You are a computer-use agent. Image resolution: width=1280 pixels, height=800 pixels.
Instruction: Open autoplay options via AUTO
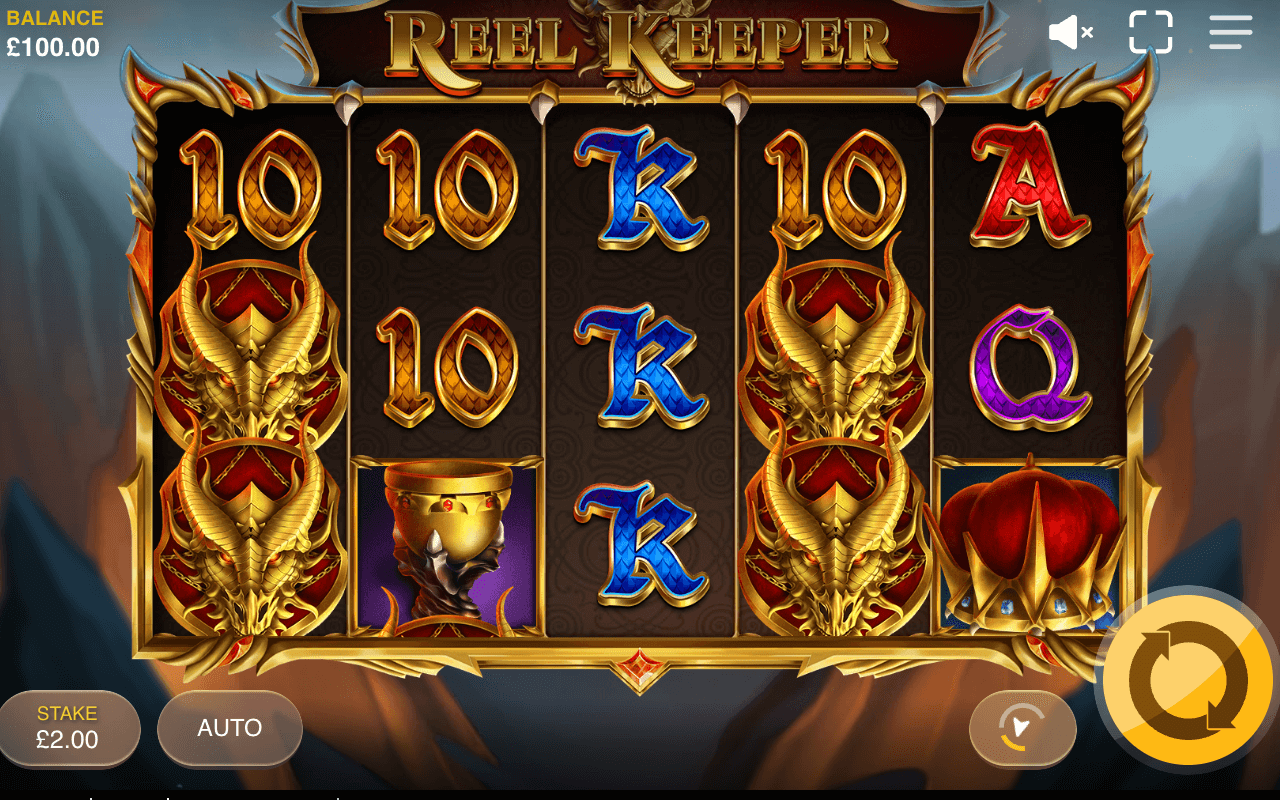pos(228,729)
